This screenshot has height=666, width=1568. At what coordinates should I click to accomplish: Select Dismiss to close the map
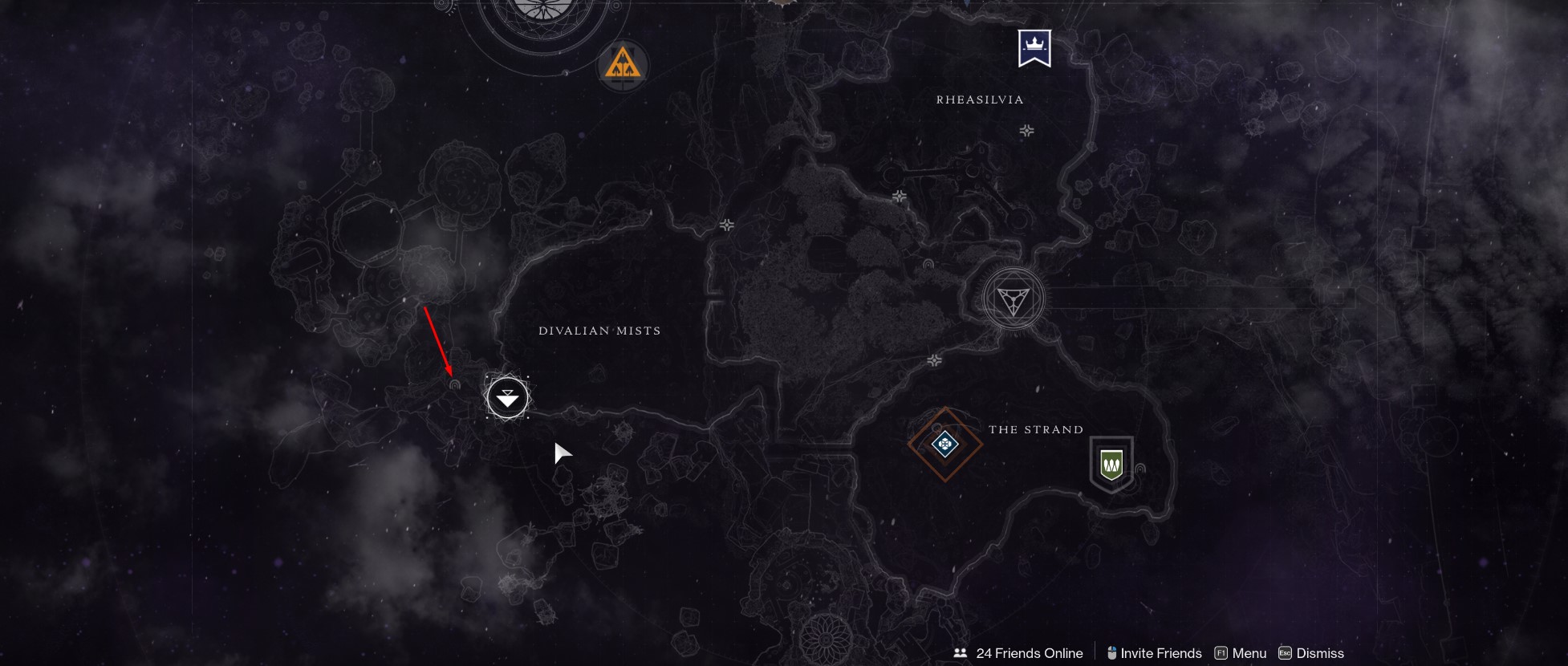pyautogui.click(x=1319, y=653)
